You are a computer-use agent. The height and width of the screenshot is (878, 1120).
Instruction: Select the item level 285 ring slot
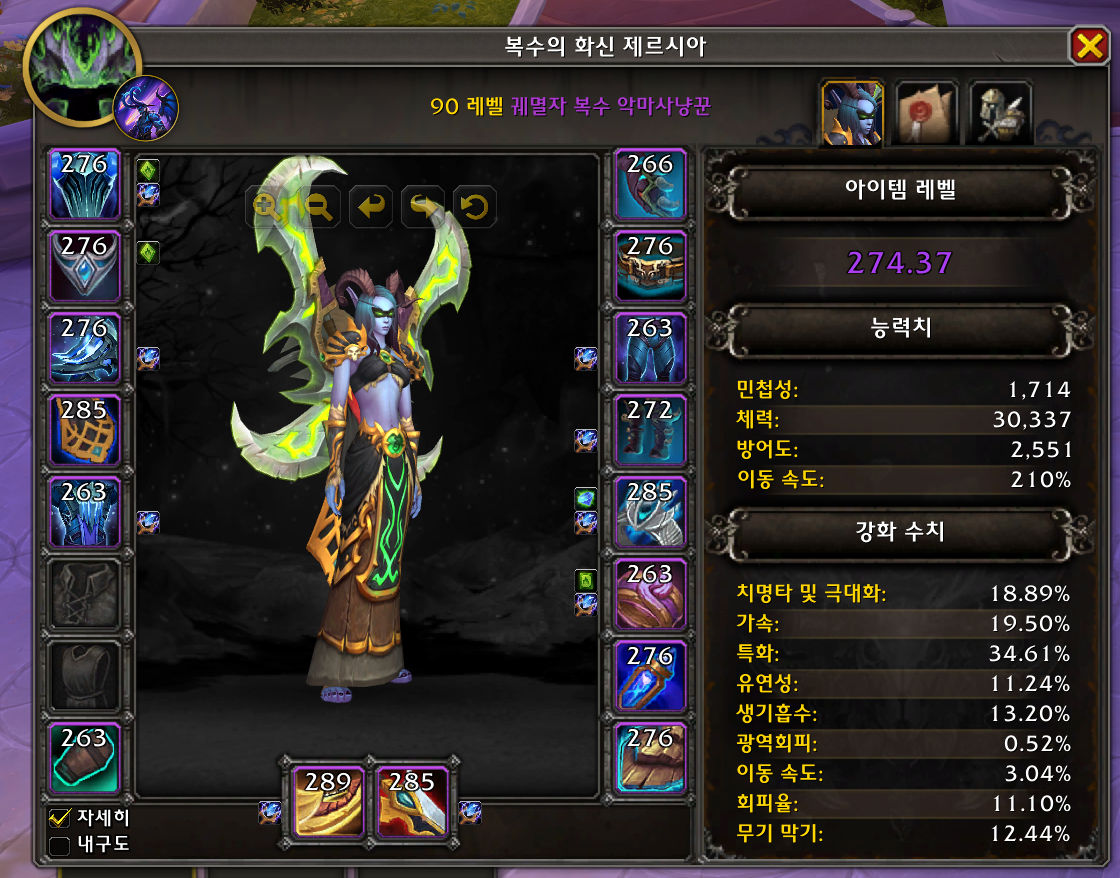(650, 512)
